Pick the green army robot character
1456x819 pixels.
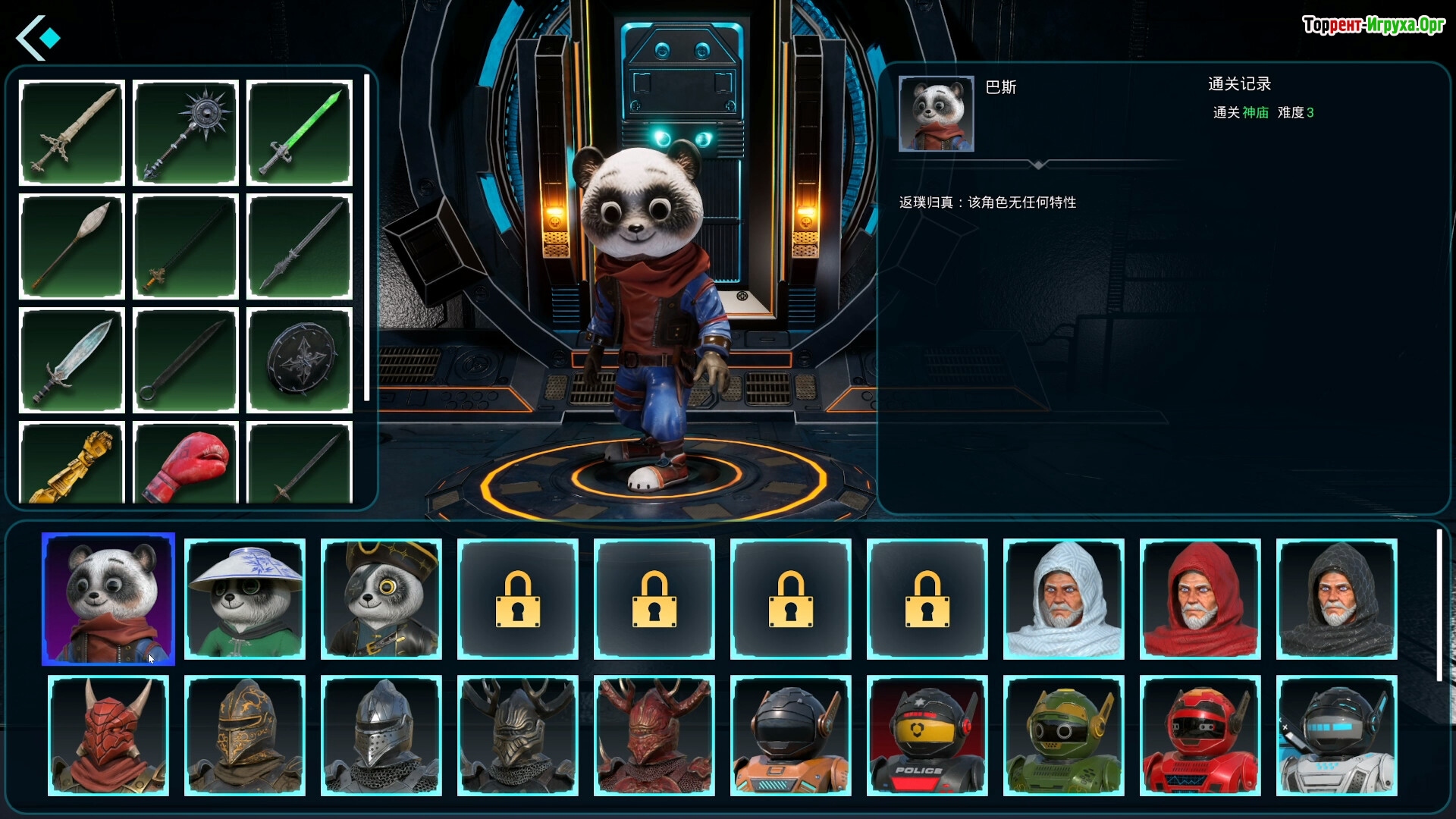(1064, 736)
